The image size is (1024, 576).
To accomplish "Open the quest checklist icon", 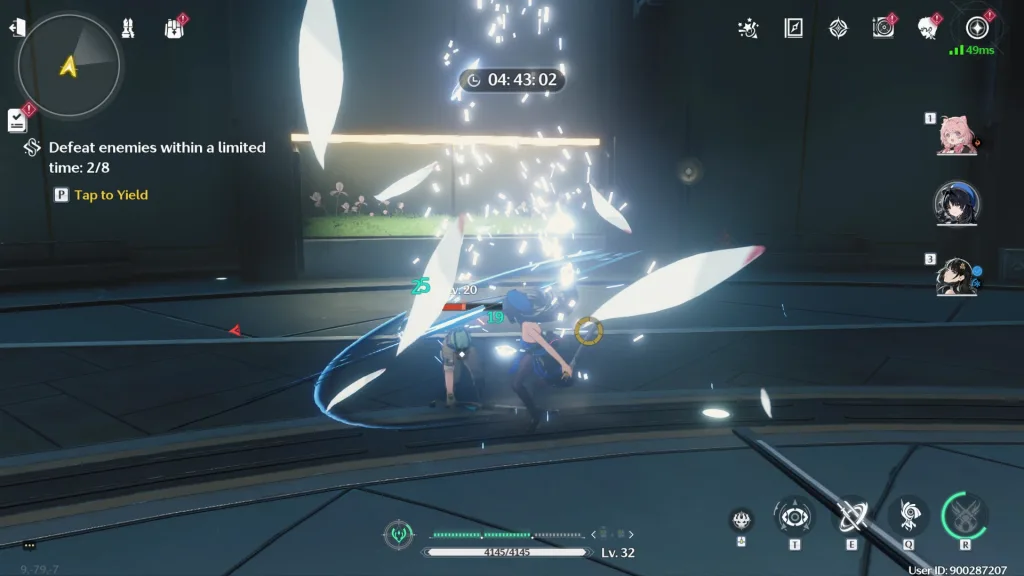I will tap(17, 120).
